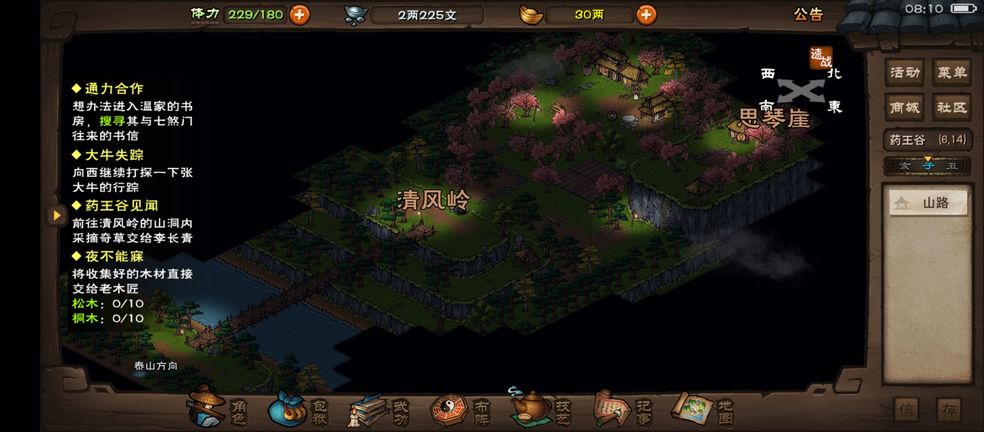Open the 公告 announcements

[x=808, y=14]
